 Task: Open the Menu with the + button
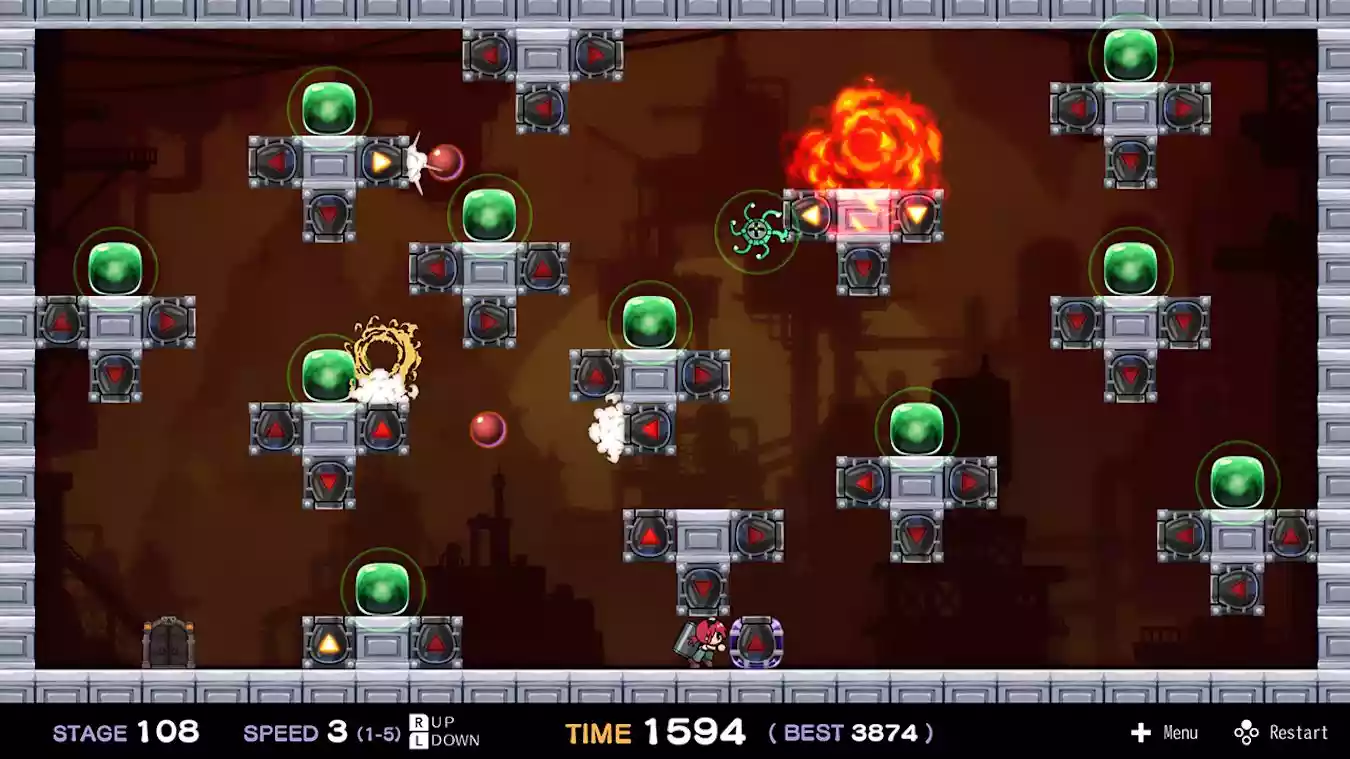point(1142,732)
